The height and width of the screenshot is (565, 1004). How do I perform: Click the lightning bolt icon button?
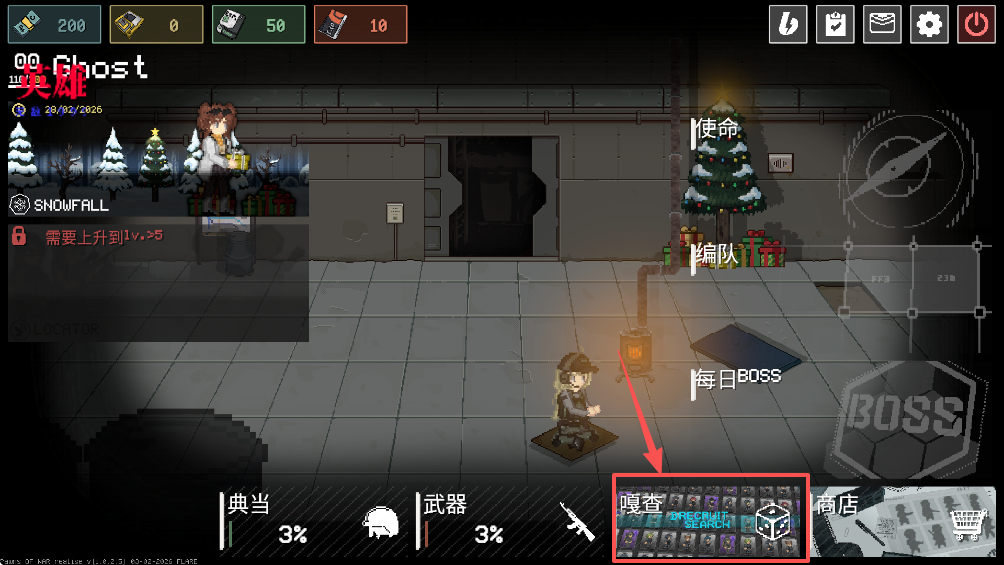pos(788,24)
